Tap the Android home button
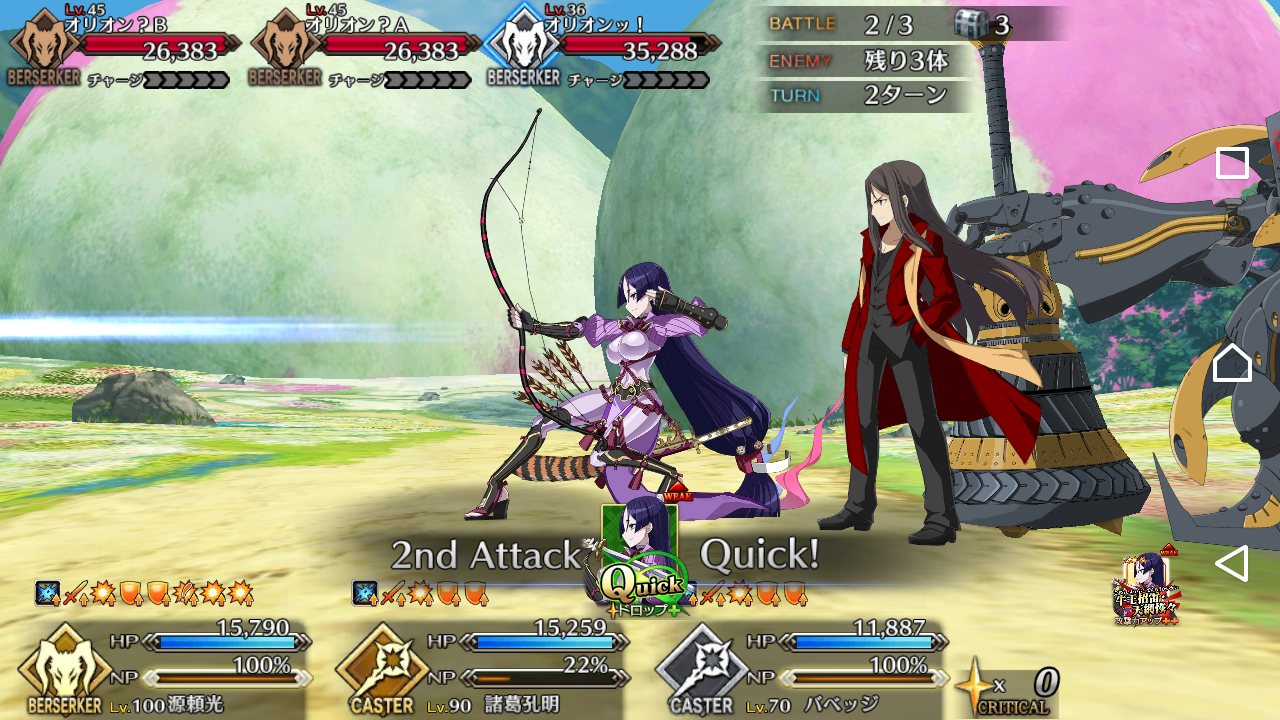 pyautogui.click(x=1232, y=363)
